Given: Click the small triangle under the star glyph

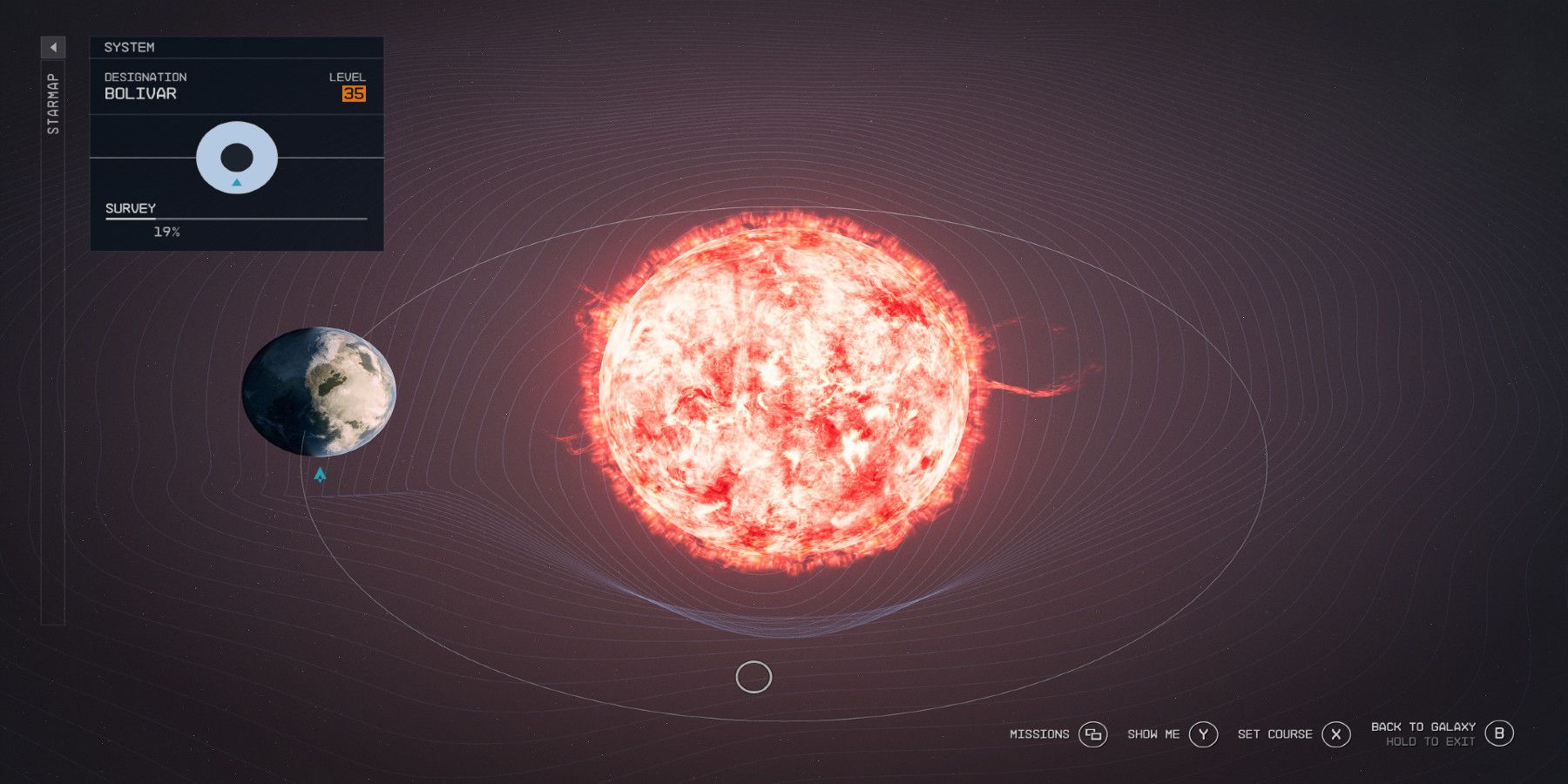Looking at the screenshot, I should pyautogui.click(x=236, y=184).
